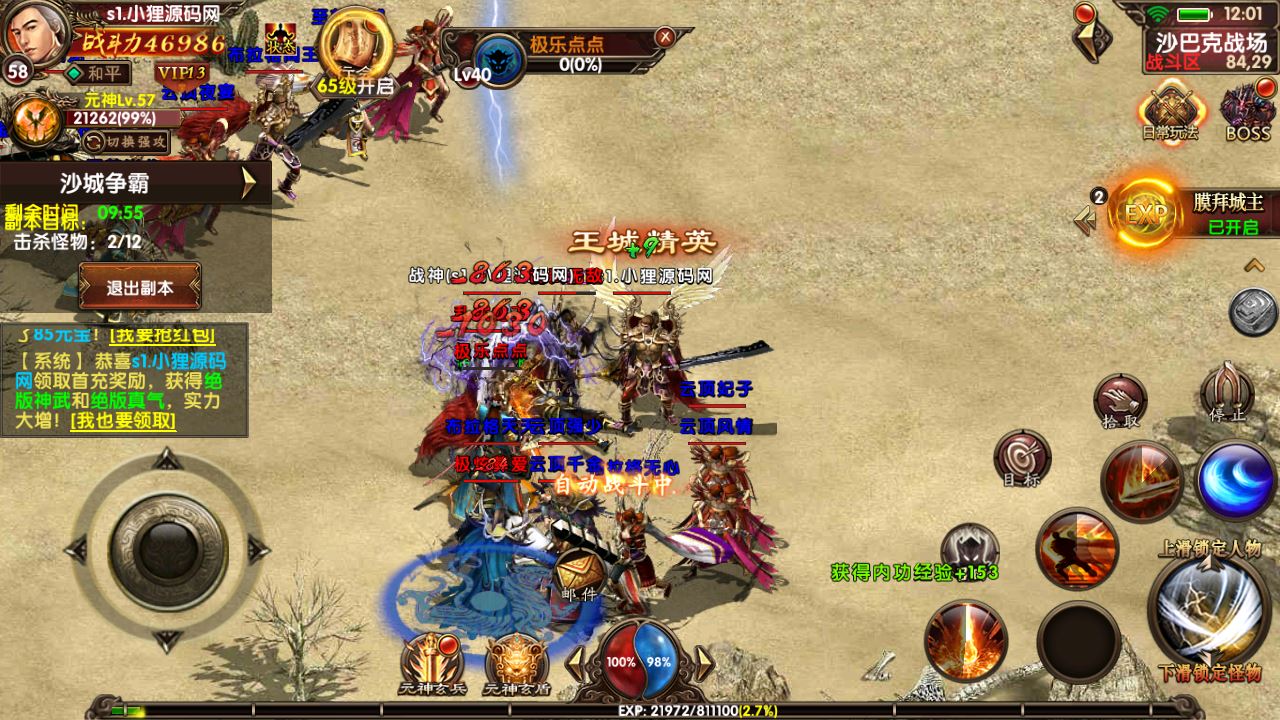This screenshot has width=1280, height=720.
Task: Cast the blue crescent wave skill
Action: (1236, 480)
